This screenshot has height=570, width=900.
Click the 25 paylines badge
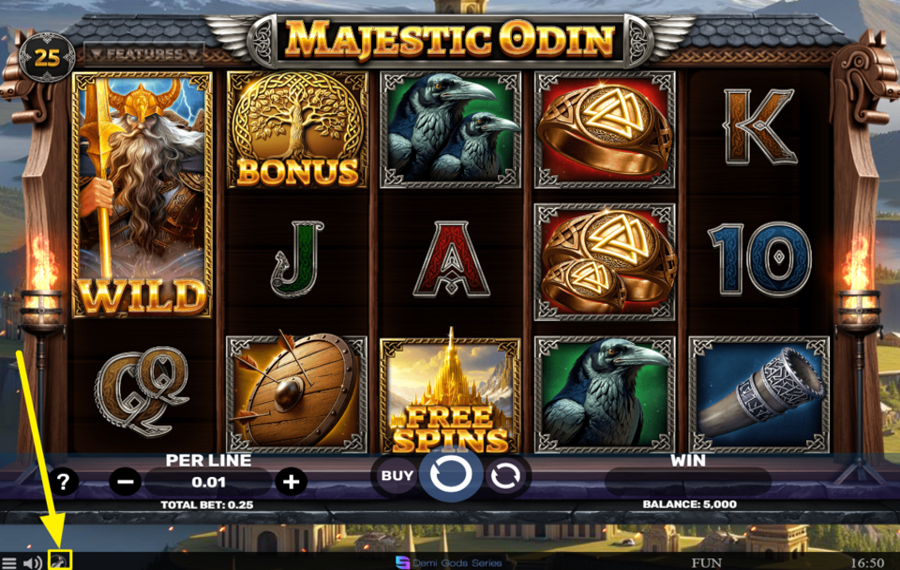coord(47,57)
